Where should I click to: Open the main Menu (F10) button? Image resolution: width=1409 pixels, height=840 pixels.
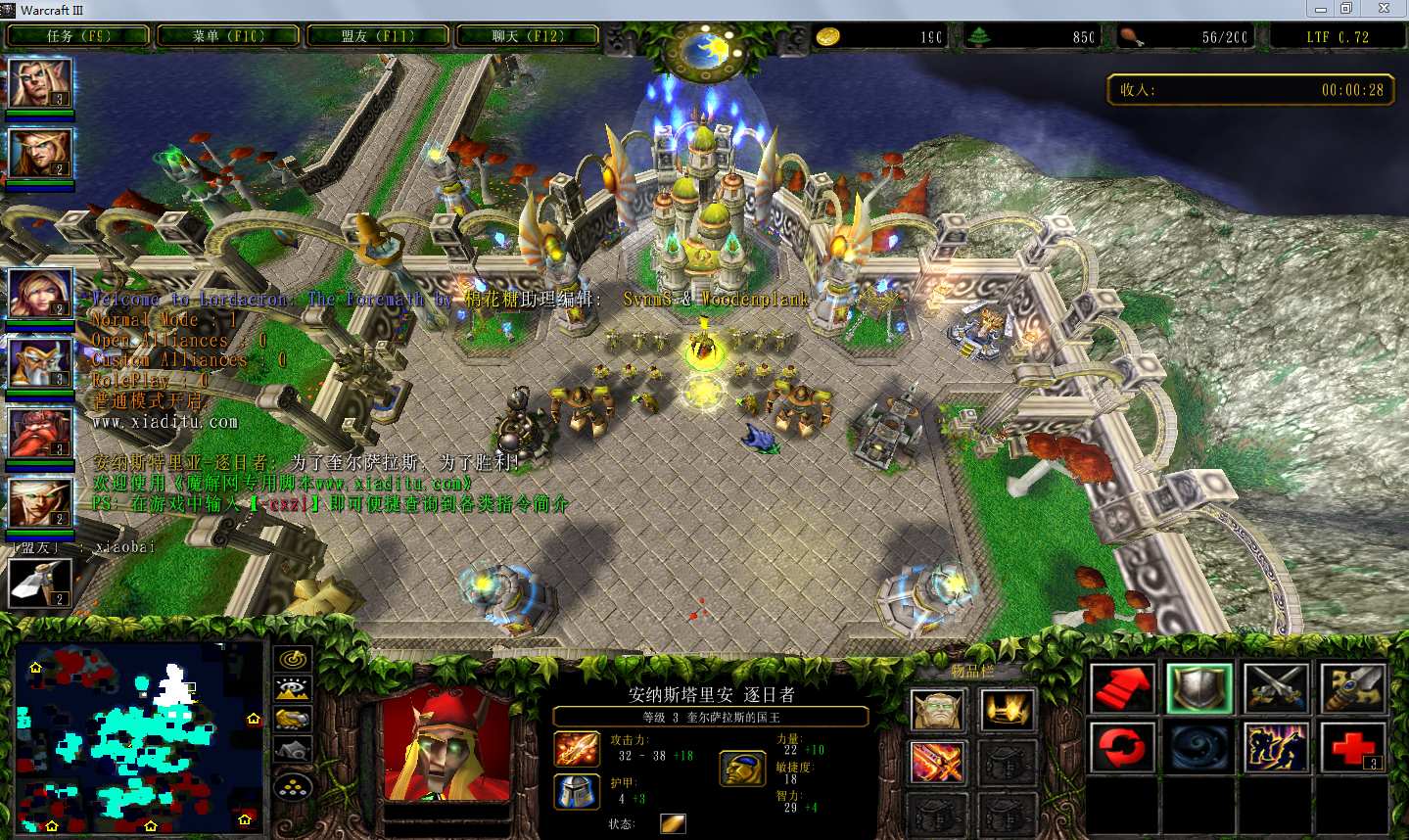pos(228,36)
